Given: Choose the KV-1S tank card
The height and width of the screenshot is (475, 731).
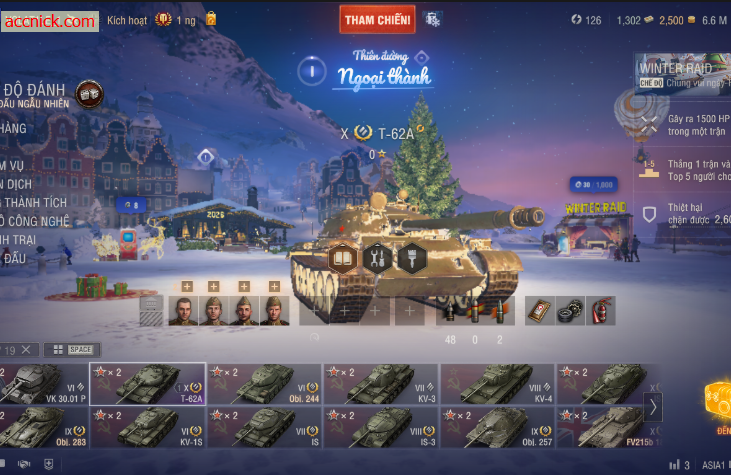Looking at the screenshot, I should (x=148, y=427).
